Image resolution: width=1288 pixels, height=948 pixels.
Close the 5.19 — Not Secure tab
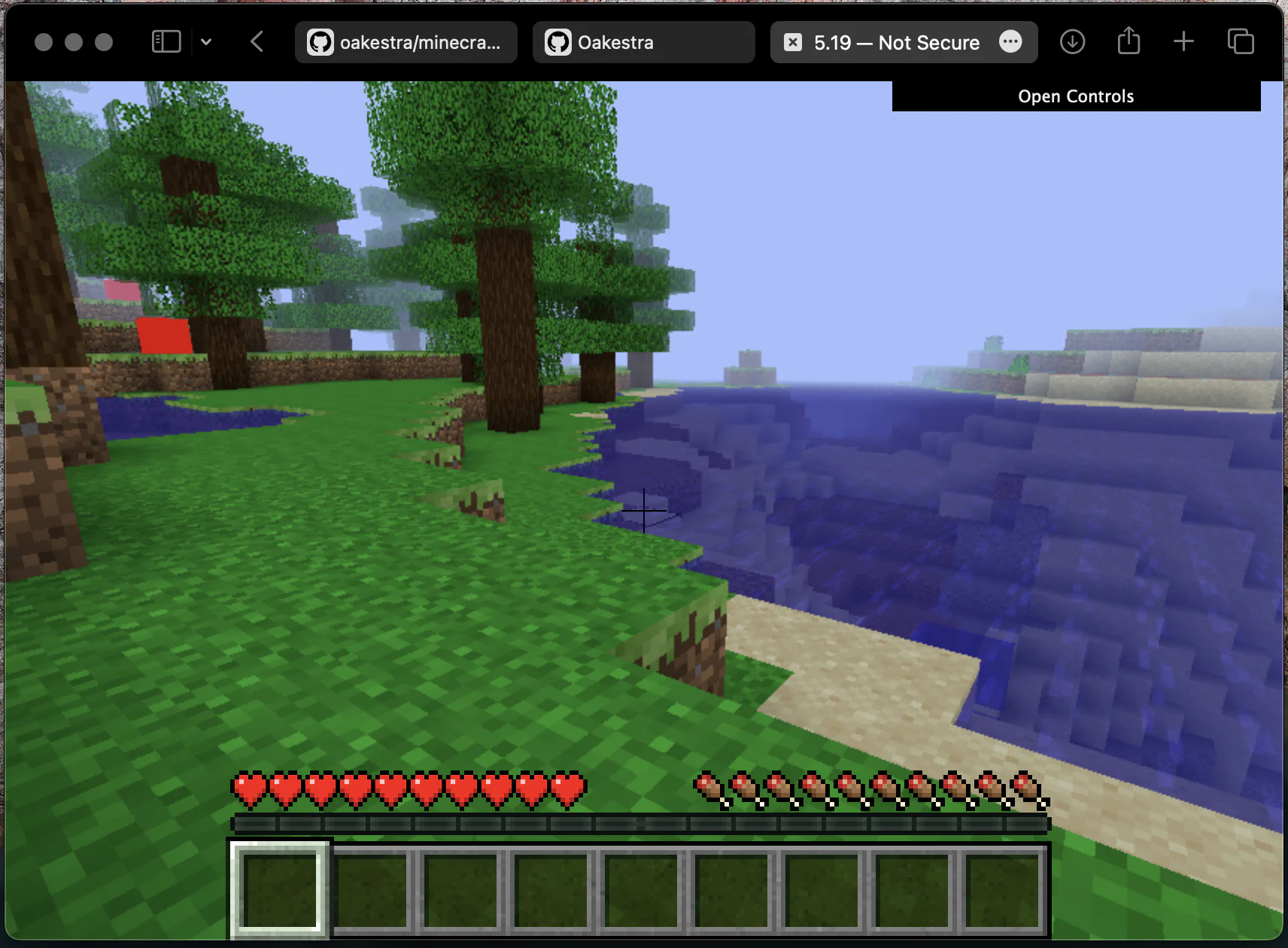(794, 42)
